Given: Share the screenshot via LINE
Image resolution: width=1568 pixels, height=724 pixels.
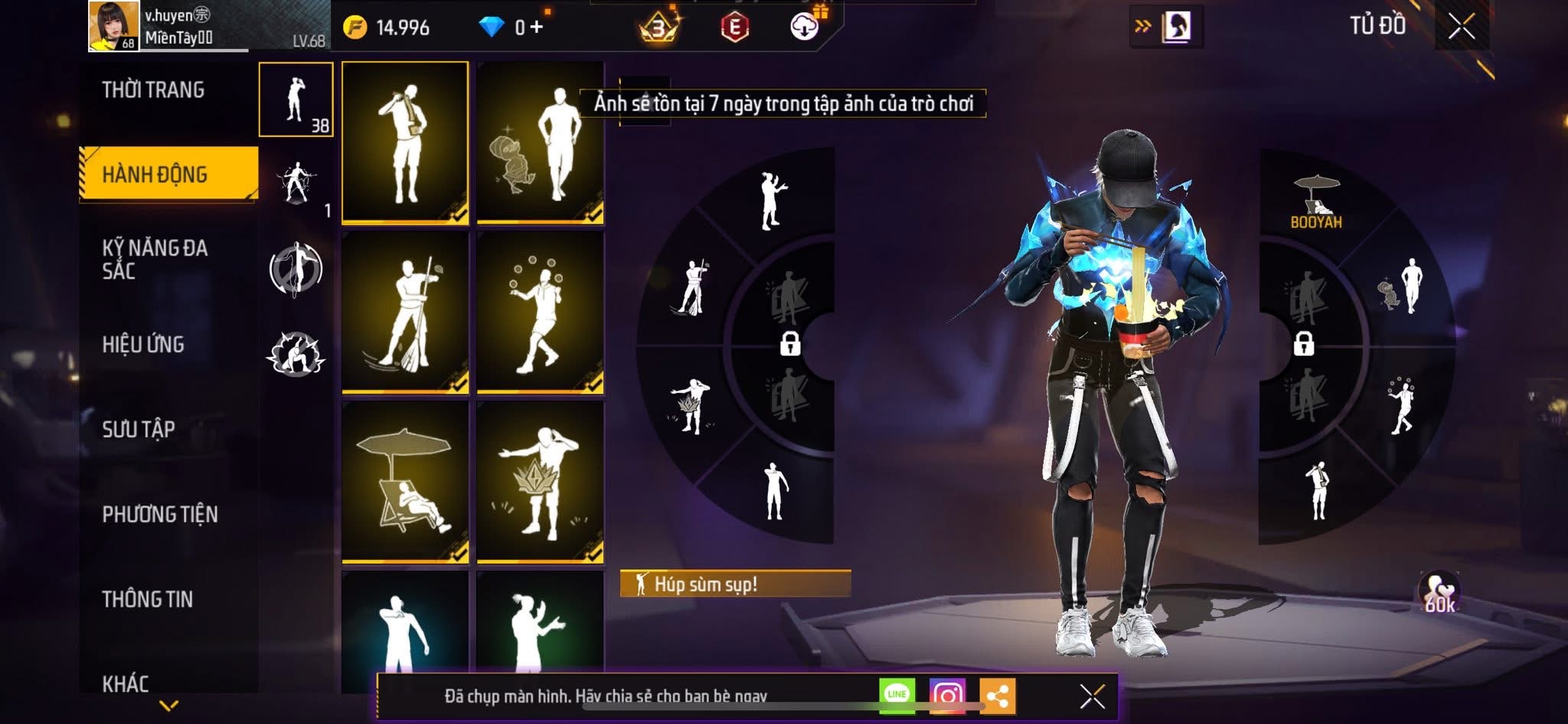Looking at the screenshot, I should (897, 695).
